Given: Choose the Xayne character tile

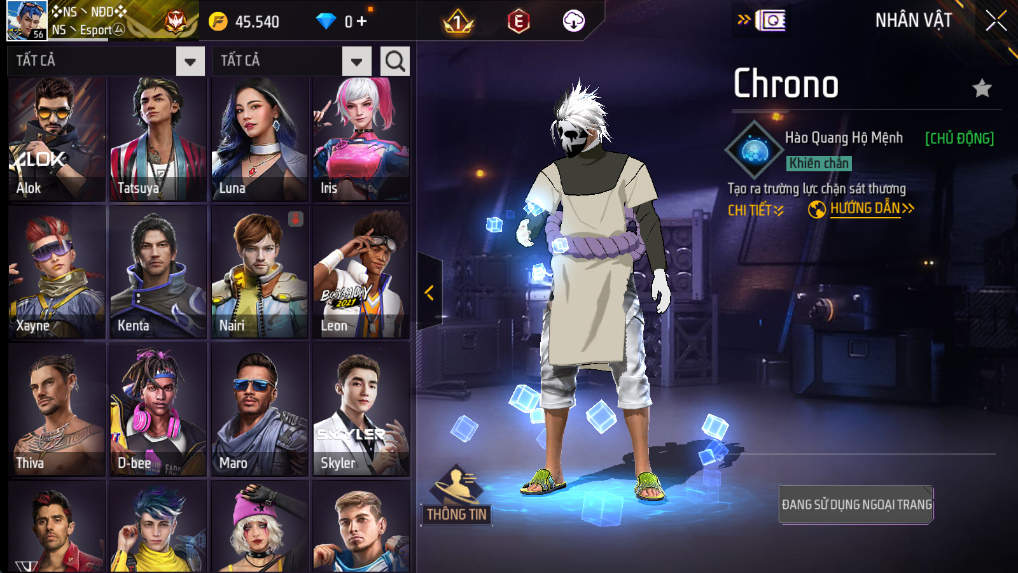Looking at the screenshot, I should click(x=57, y=273).
